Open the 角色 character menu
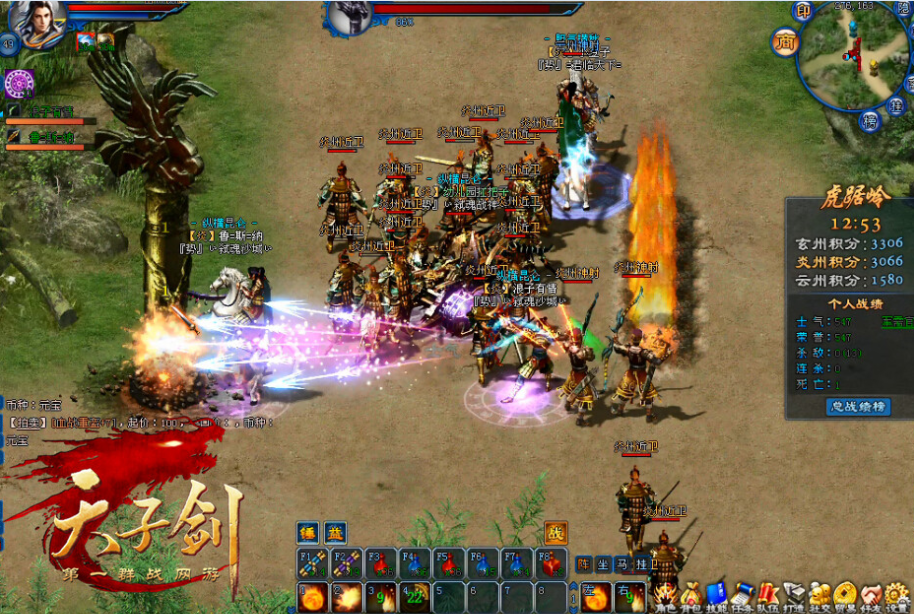Screen dimensions: 914x614 coord(665,596)
